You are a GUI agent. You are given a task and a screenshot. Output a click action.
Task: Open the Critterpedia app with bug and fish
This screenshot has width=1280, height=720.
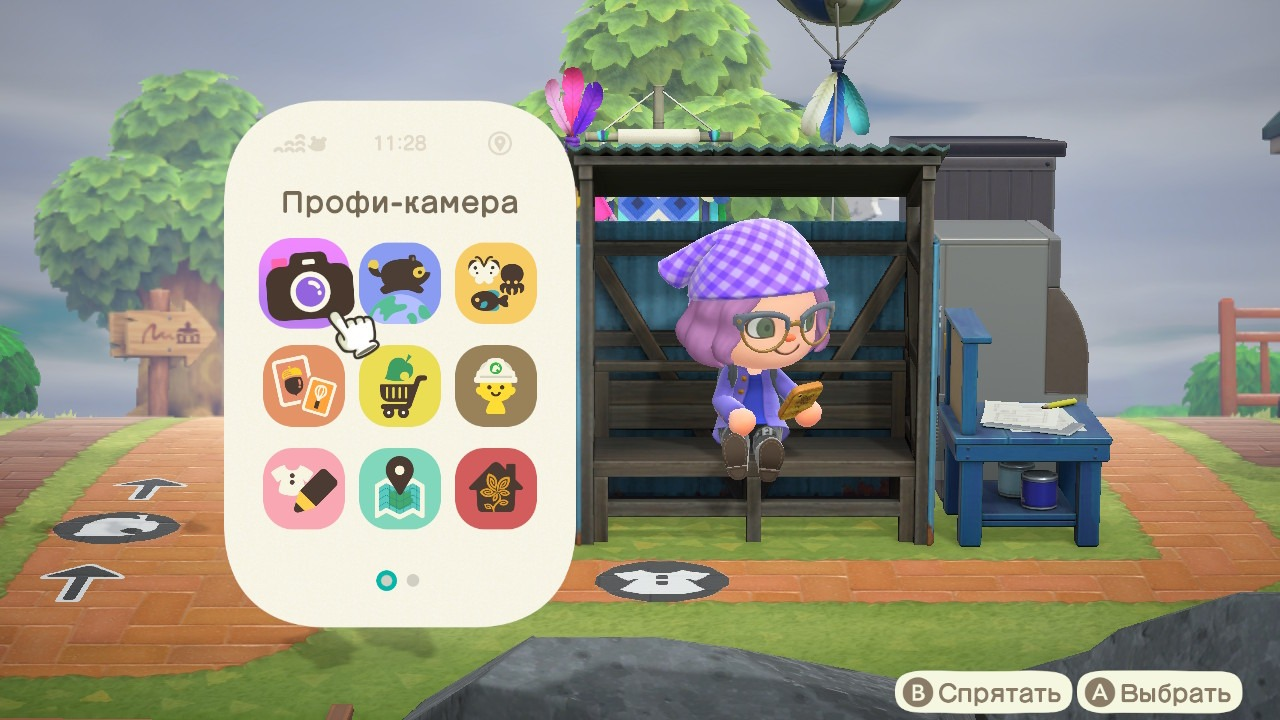496,283
